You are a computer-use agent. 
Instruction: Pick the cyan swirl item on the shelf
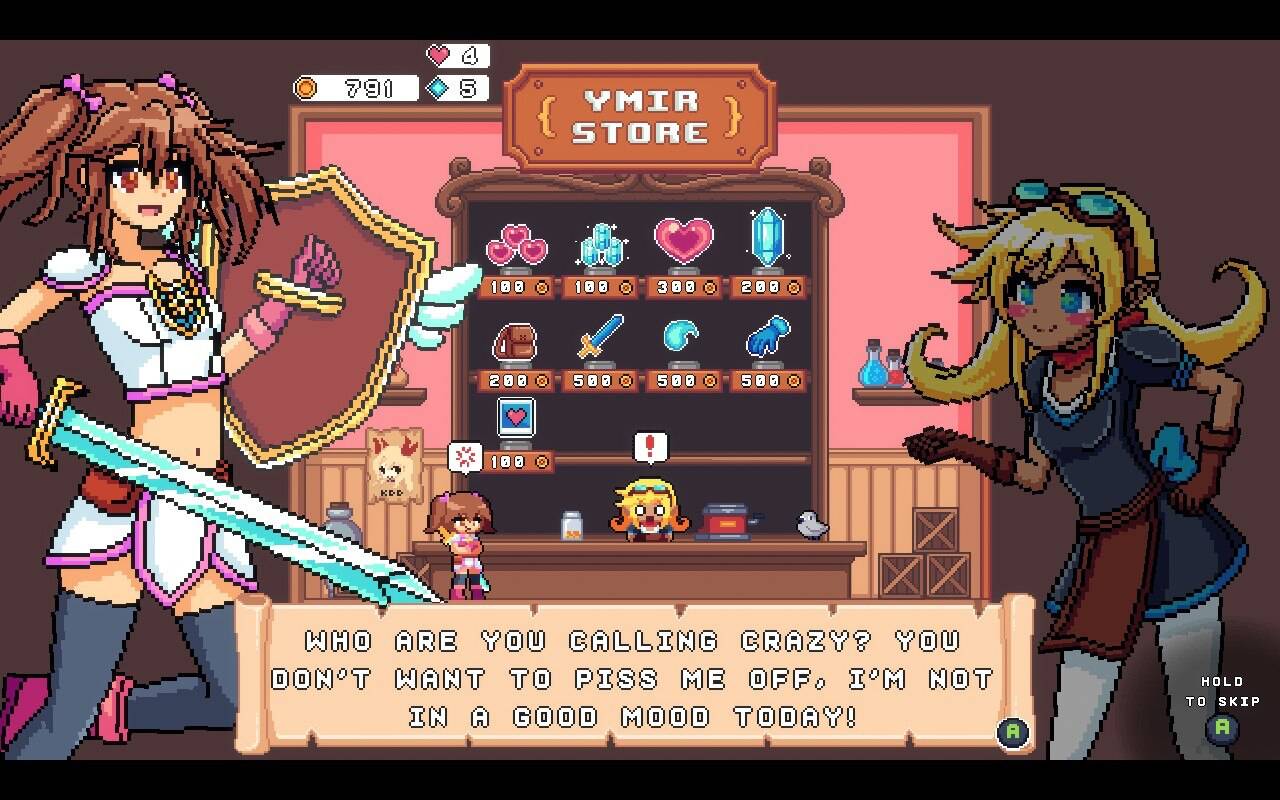pos(684,338)
